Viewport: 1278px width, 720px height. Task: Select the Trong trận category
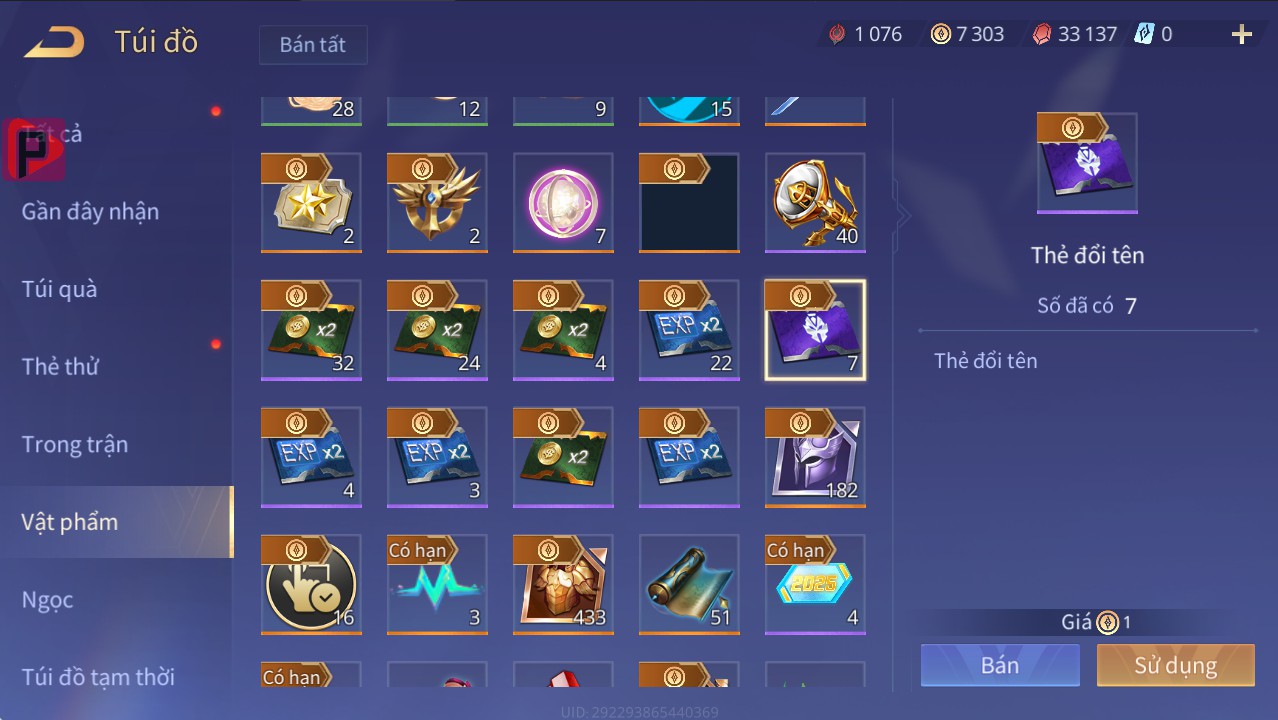pos(75,444)
